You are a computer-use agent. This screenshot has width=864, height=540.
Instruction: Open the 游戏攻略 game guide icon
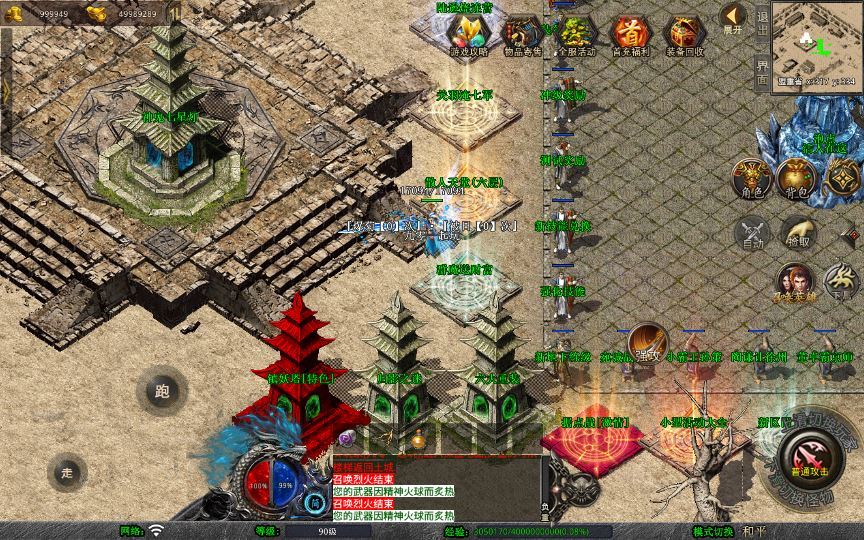point(468,36)
